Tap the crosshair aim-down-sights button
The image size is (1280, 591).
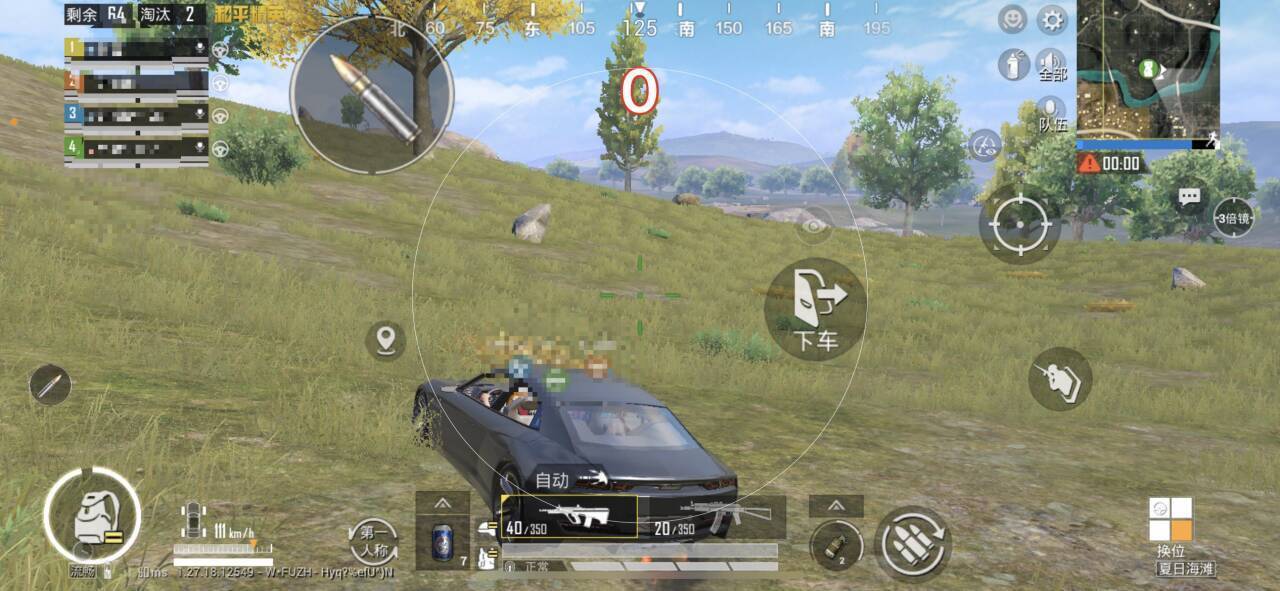point(1019,224)
